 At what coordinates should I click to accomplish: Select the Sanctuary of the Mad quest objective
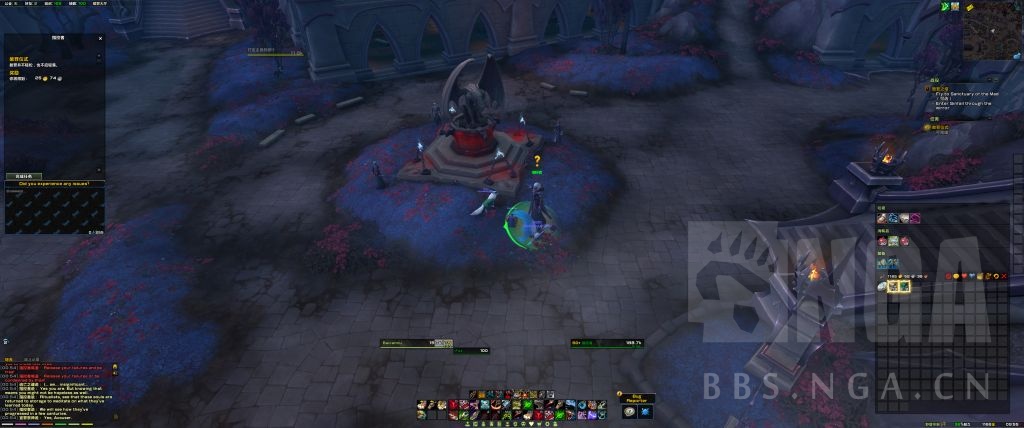coord(966,93)
